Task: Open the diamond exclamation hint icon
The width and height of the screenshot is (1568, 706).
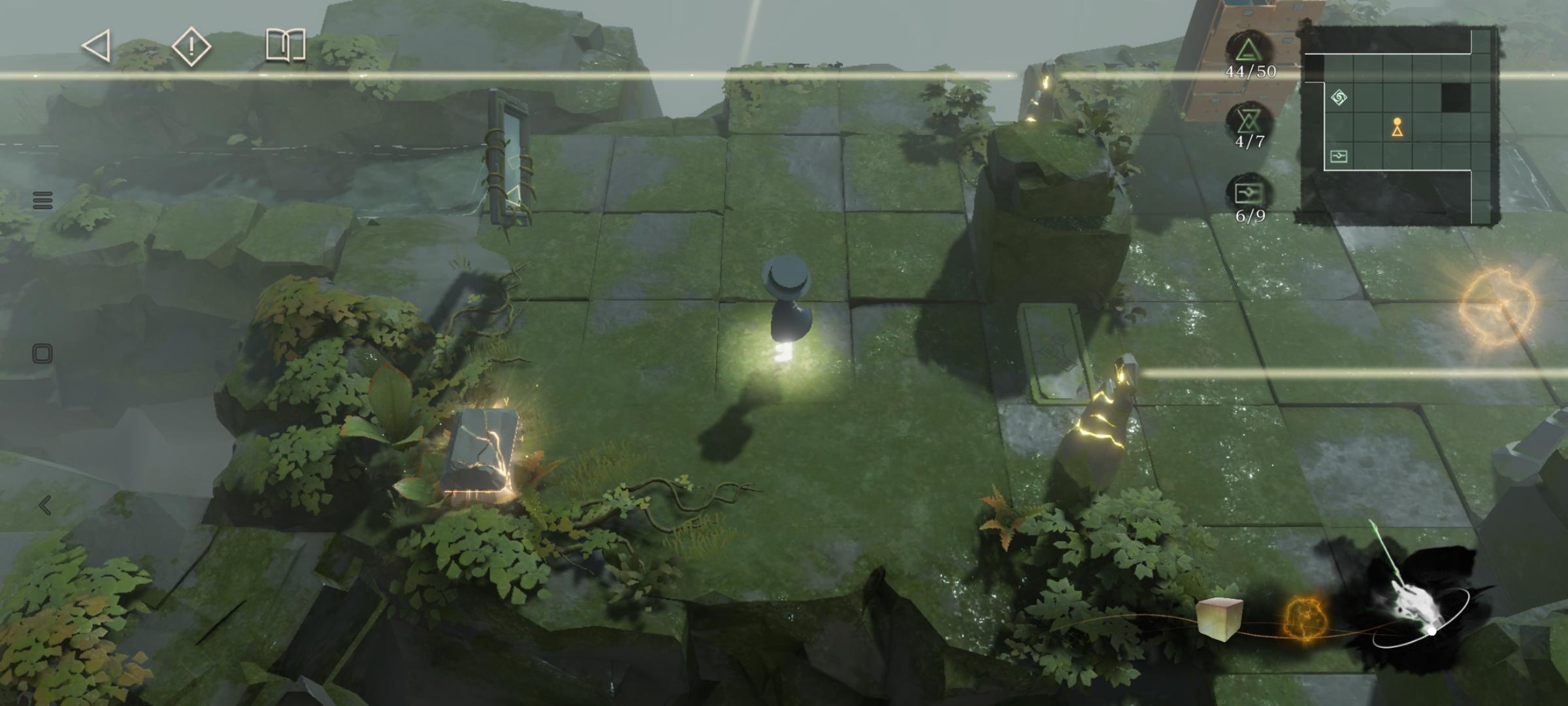Action: pos(191,46)
